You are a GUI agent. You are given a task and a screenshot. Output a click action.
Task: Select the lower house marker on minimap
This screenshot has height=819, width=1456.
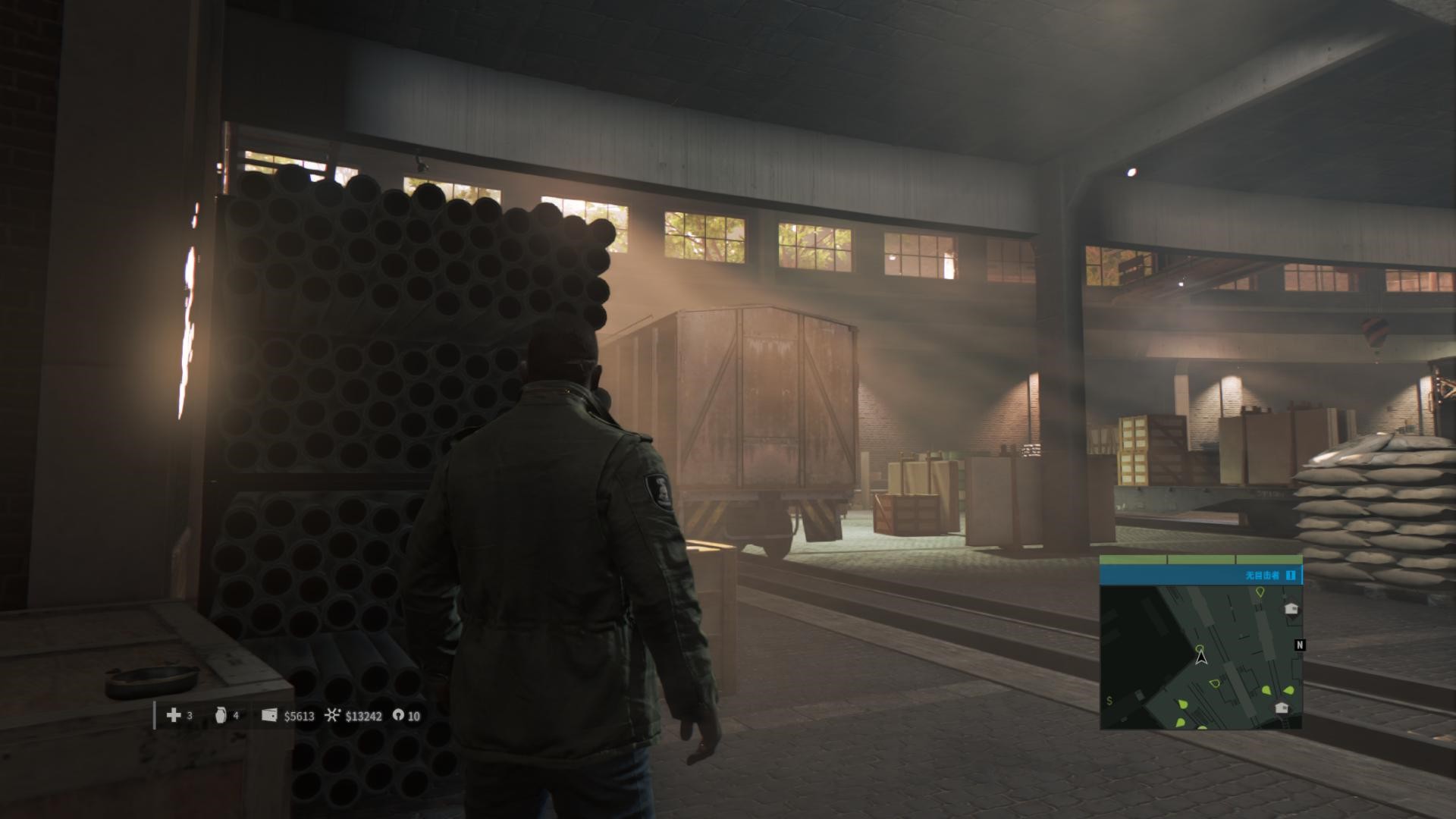click(1282, 708)
